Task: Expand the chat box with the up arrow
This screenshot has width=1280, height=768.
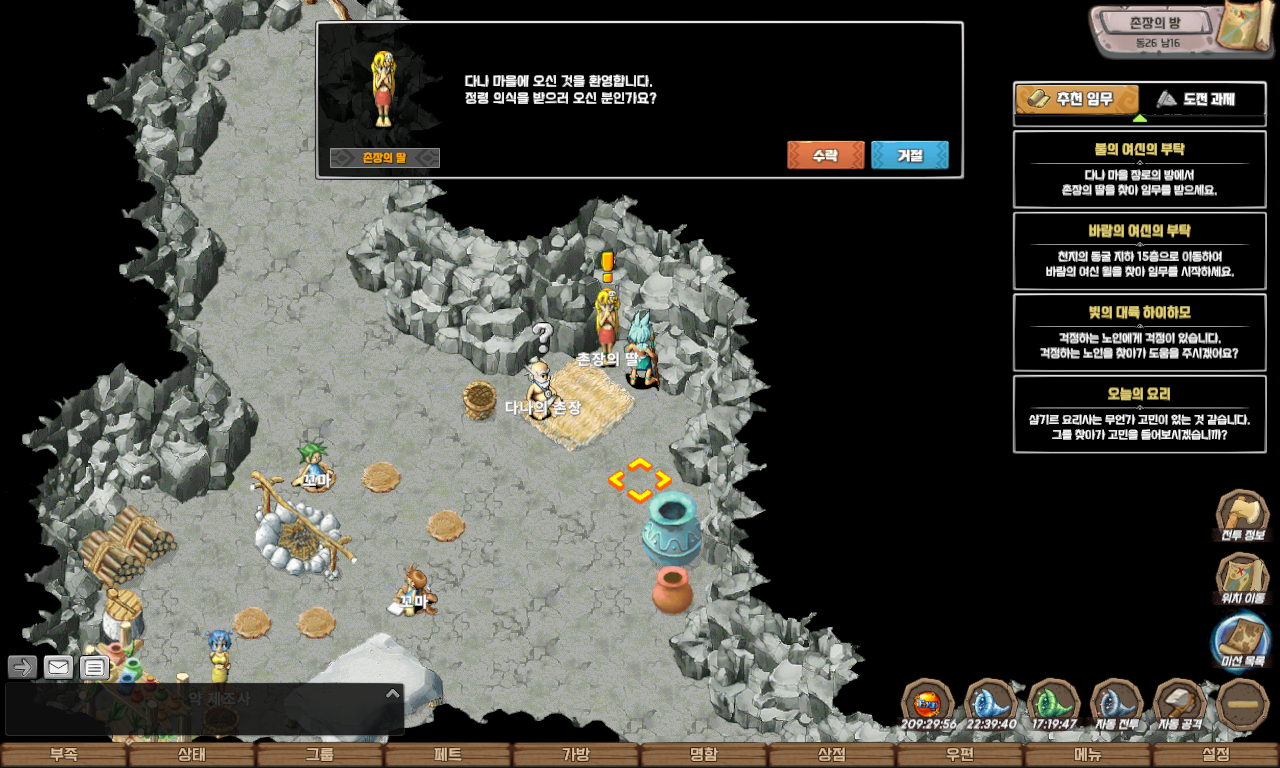Action: coord(392,693)
